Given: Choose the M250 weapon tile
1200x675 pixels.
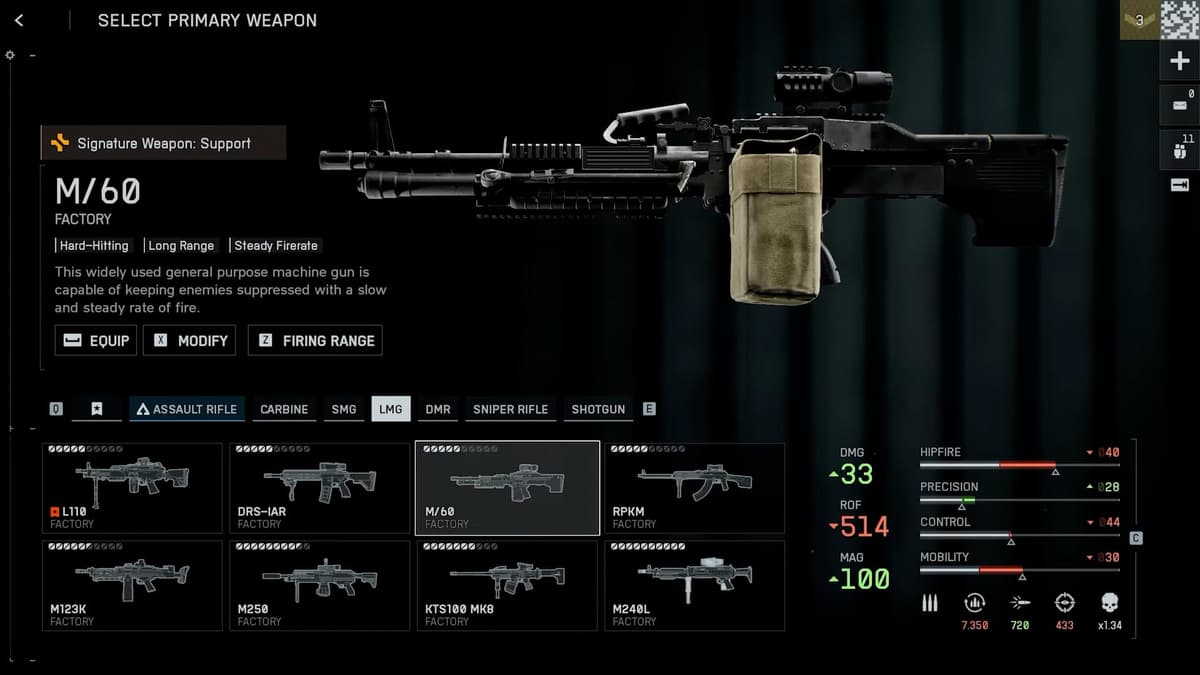Looking at the screenshot, I should click(319, 585).
